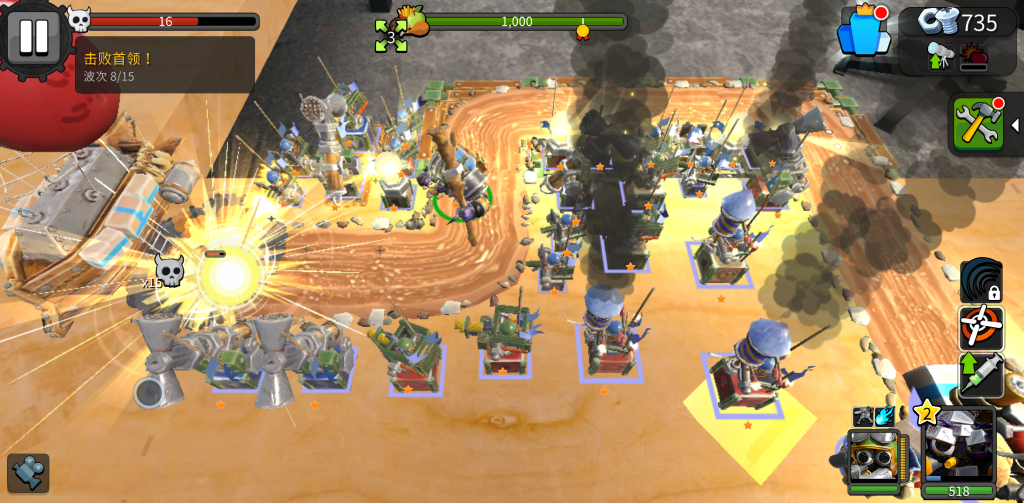Select the locked radar wave ability
The image size is (1024, 503).
(981, 280)
